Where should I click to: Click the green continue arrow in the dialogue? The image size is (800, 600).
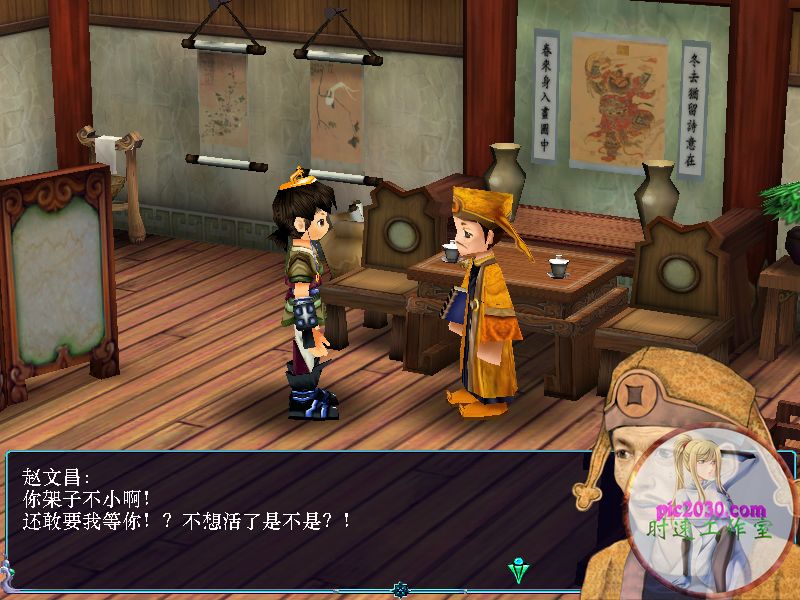518,571
